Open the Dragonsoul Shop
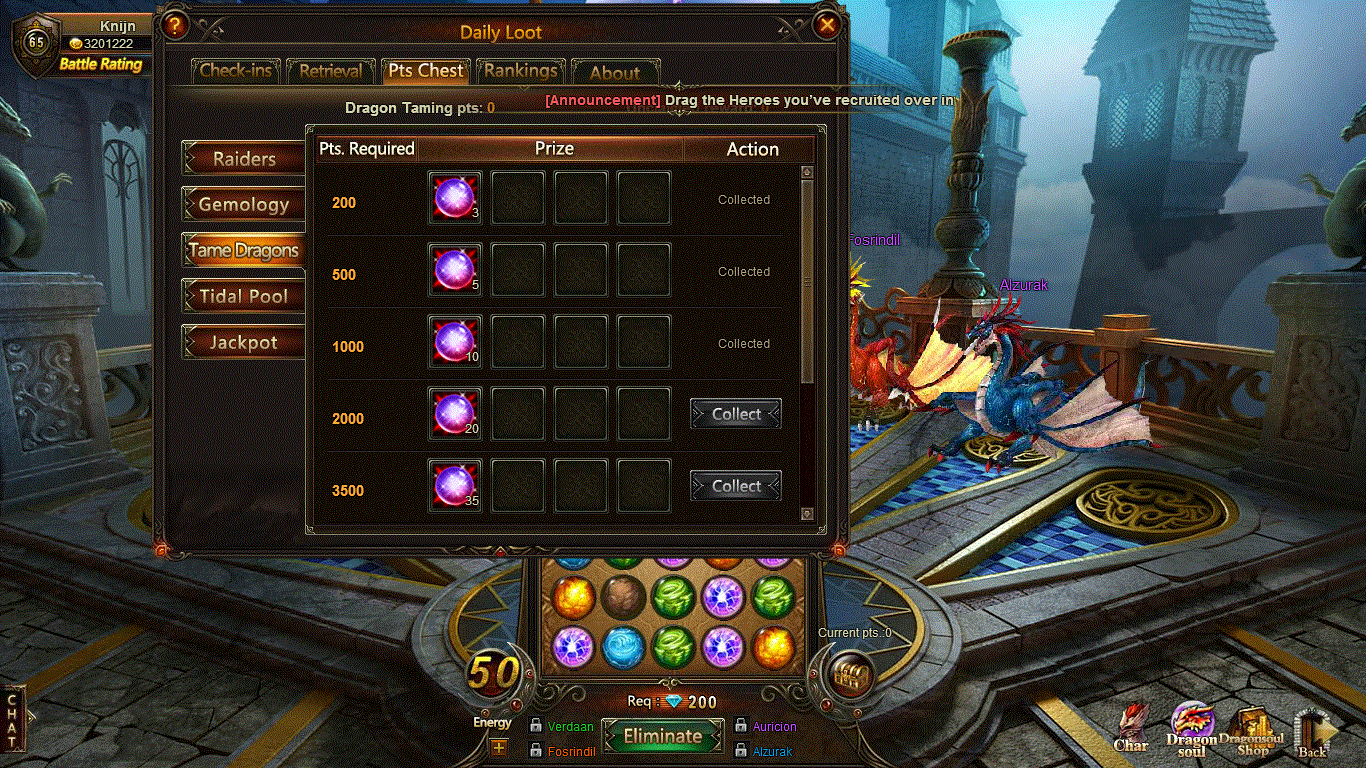 (1252, 731)
